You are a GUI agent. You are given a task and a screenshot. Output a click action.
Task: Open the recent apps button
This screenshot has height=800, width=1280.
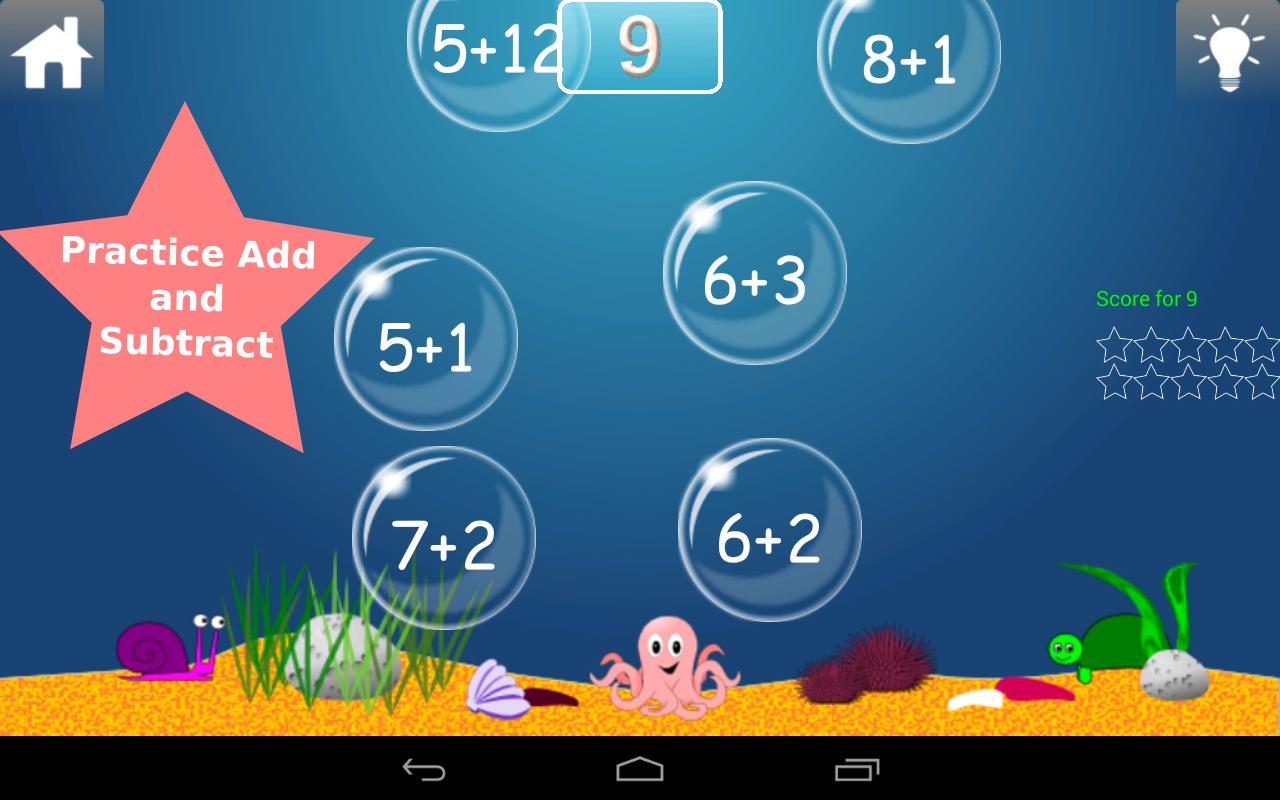[x=857, y=770]
